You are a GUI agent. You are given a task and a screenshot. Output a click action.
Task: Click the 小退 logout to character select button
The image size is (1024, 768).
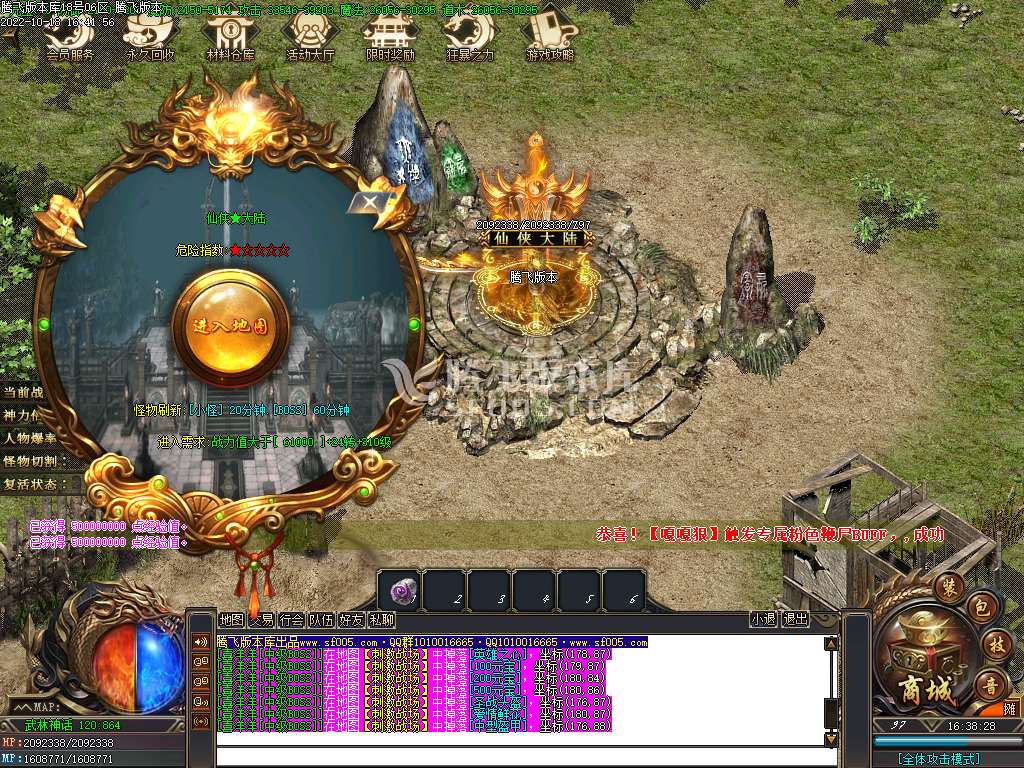point(763,620)
